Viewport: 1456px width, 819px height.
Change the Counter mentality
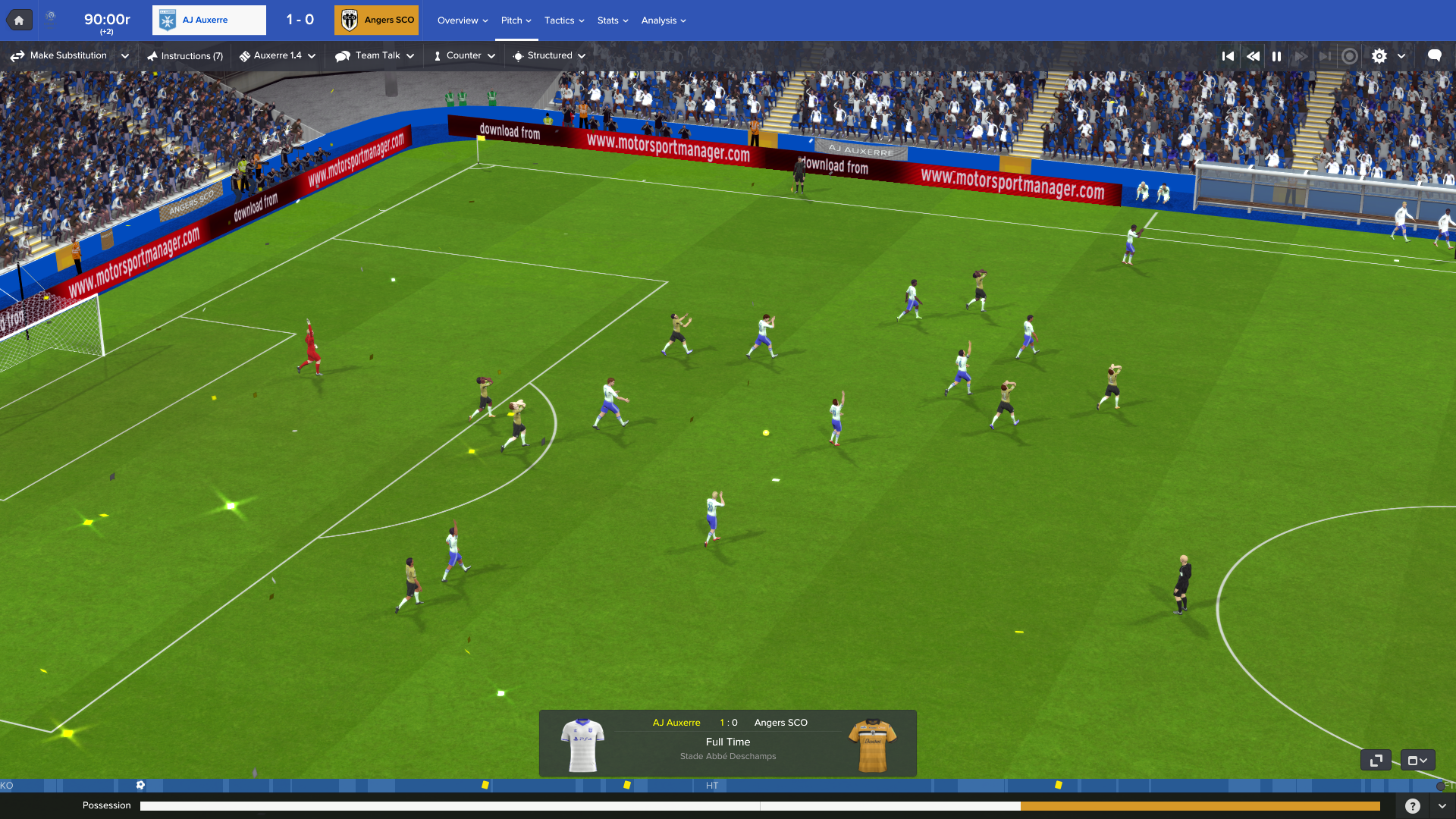click(x=464, y=56)
